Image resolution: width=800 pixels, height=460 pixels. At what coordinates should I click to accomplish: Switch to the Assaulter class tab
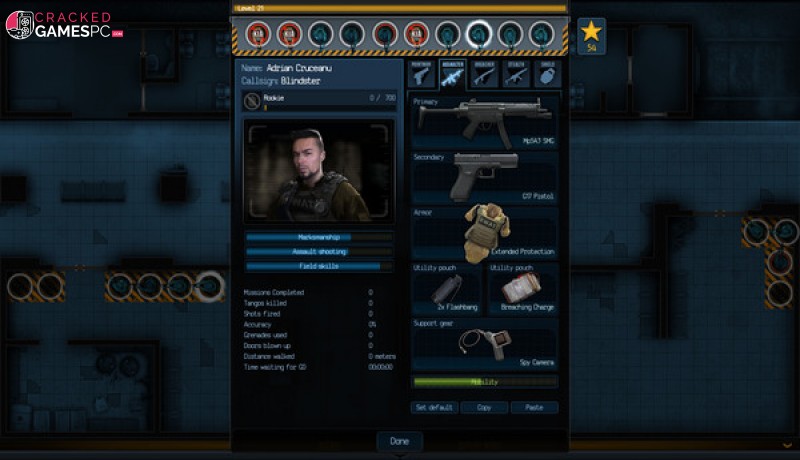452,74
